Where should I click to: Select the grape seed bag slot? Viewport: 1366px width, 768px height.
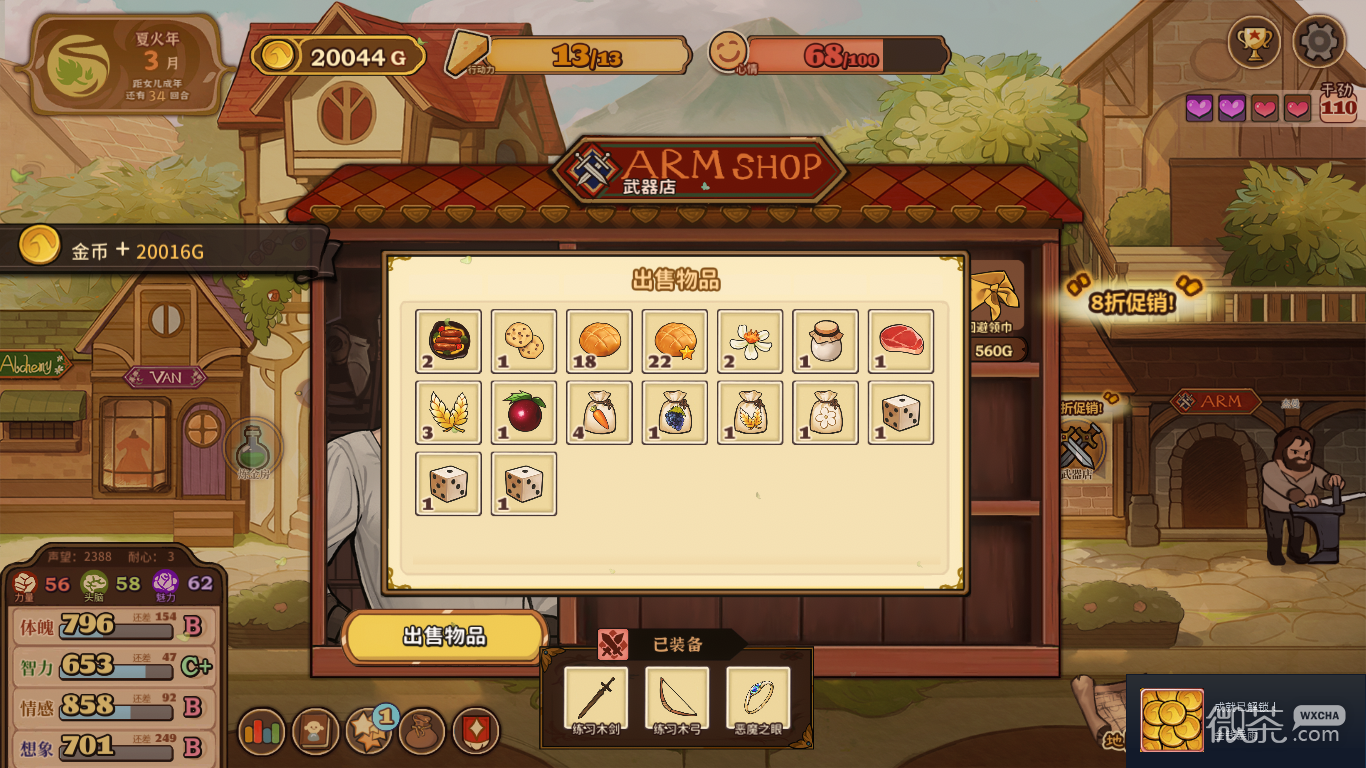[675, 412]
